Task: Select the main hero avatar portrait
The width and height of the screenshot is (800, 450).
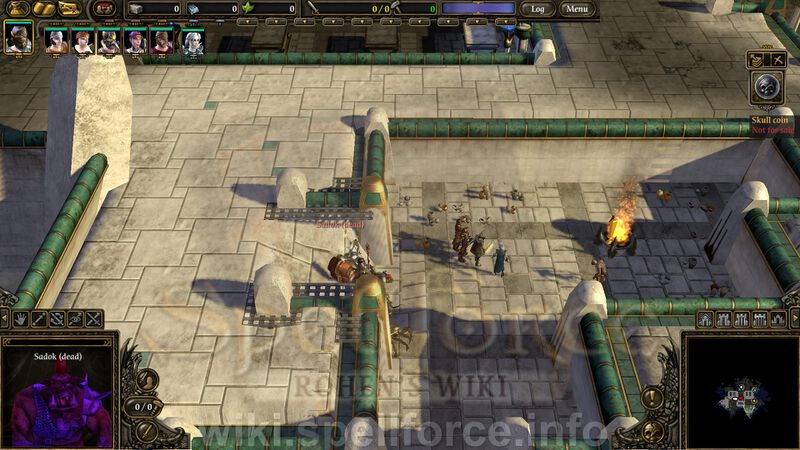Action: click(x=18, y=39)
